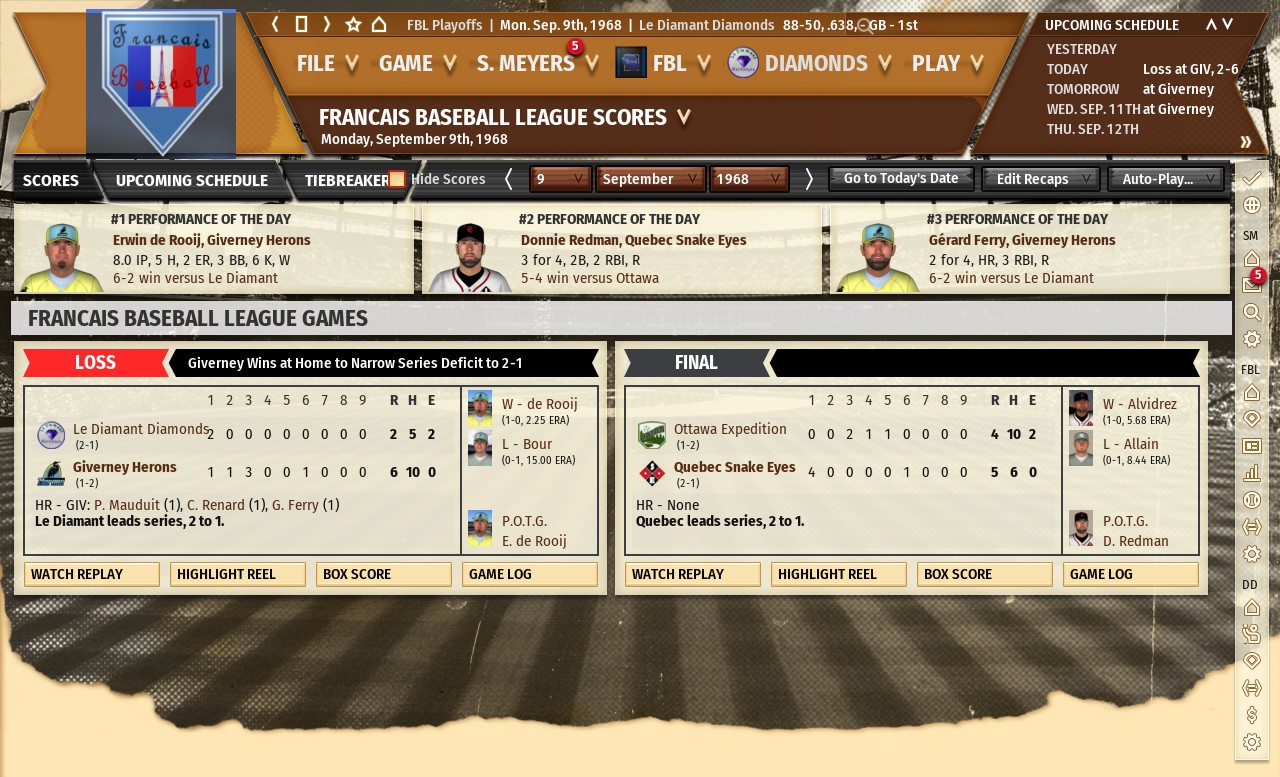Open the GAME menu
Viewport: 1280px width, 777px height.
[x=417, y=64]
